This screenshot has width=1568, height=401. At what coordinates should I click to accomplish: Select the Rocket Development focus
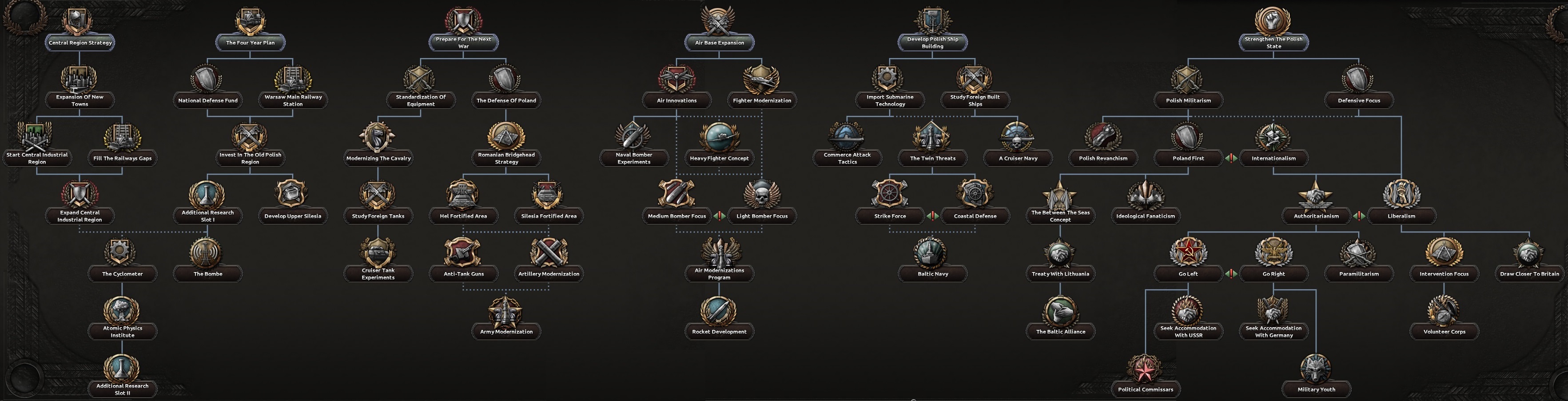point(719,332)
